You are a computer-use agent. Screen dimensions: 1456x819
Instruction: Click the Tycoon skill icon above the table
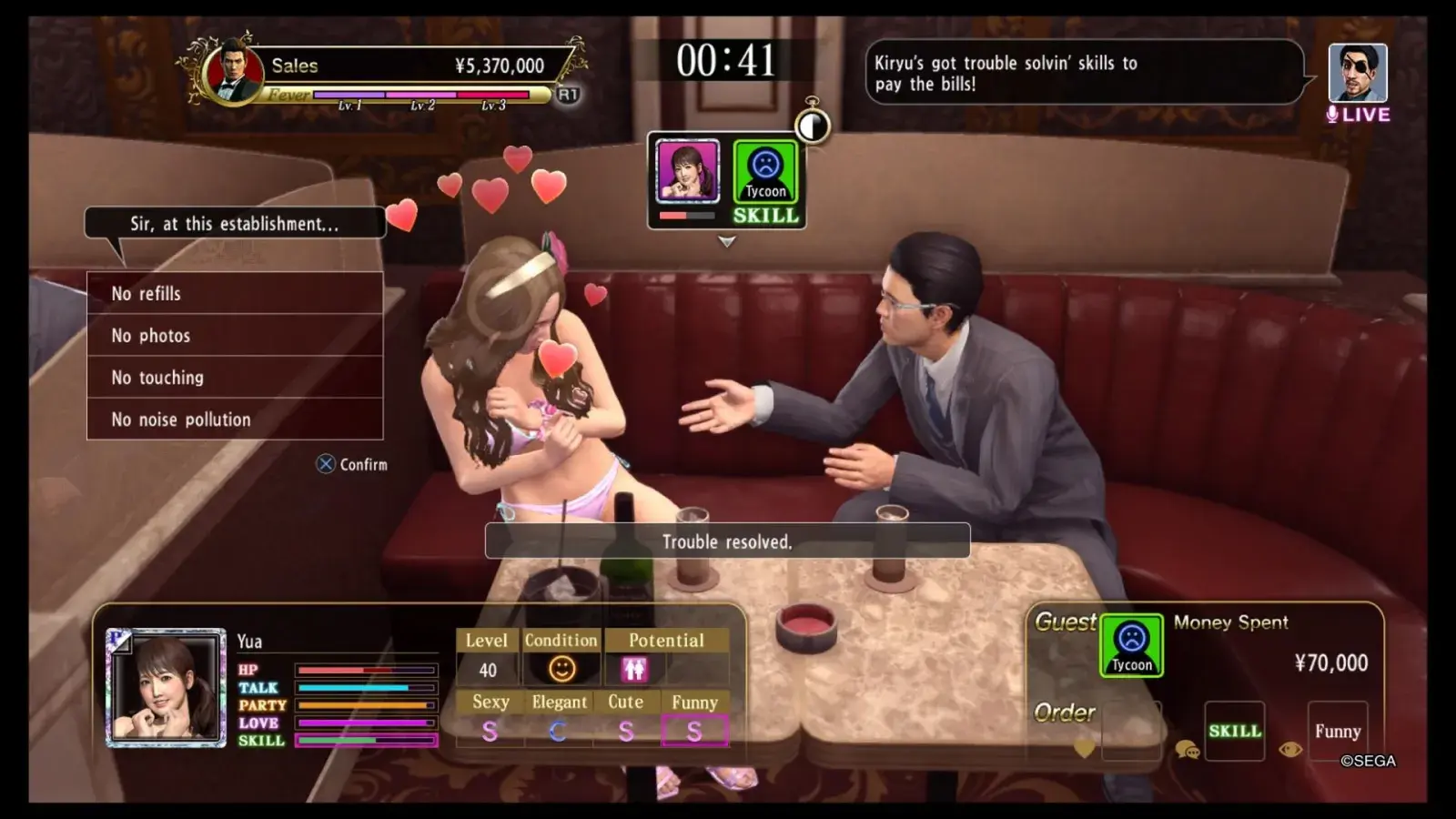pos(765,172)
